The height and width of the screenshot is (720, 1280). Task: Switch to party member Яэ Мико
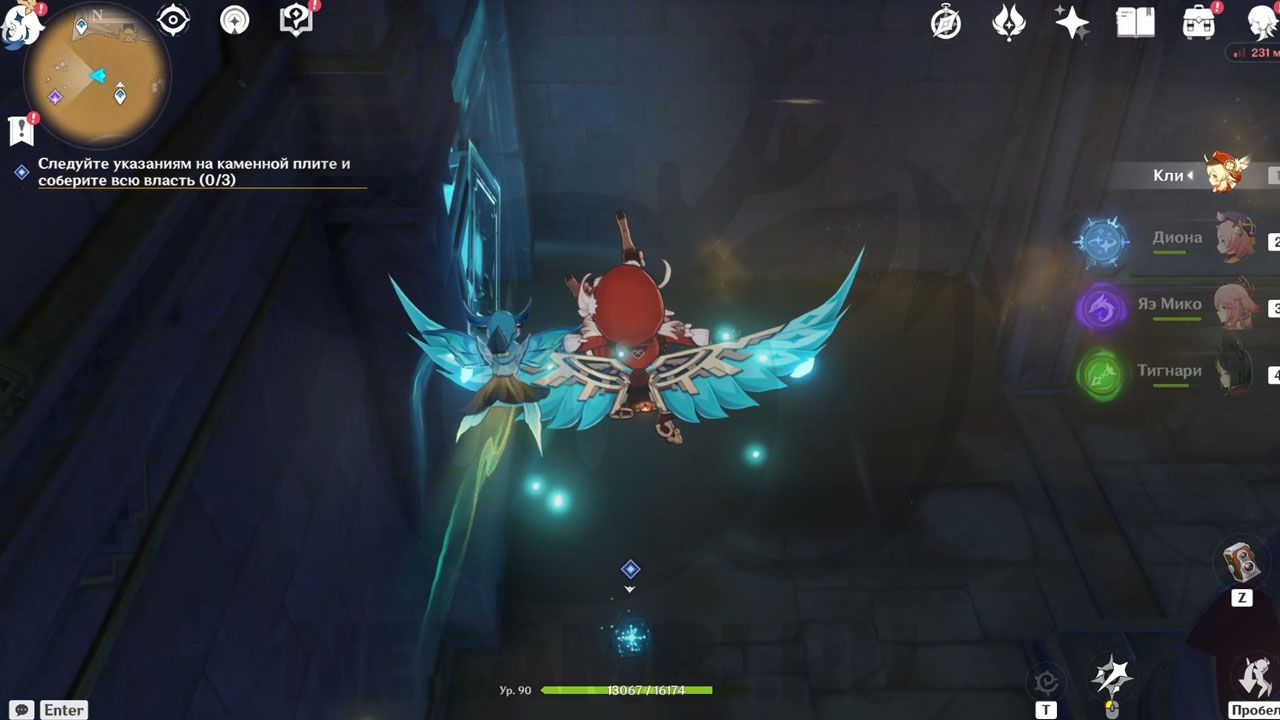pos(1170,304)
